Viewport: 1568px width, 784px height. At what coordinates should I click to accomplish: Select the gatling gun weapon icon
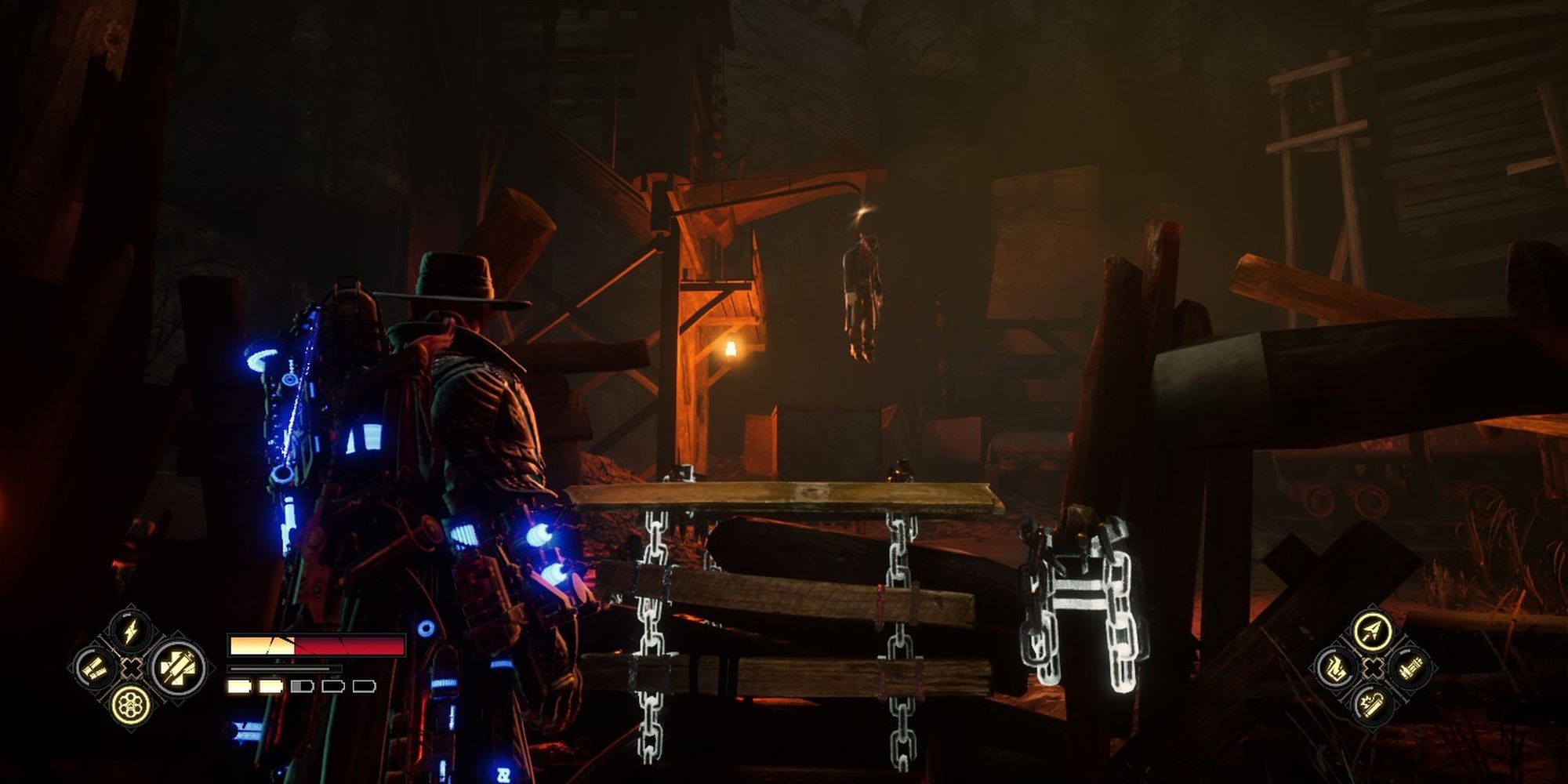pyautogui.click(x=1411, y=667)
